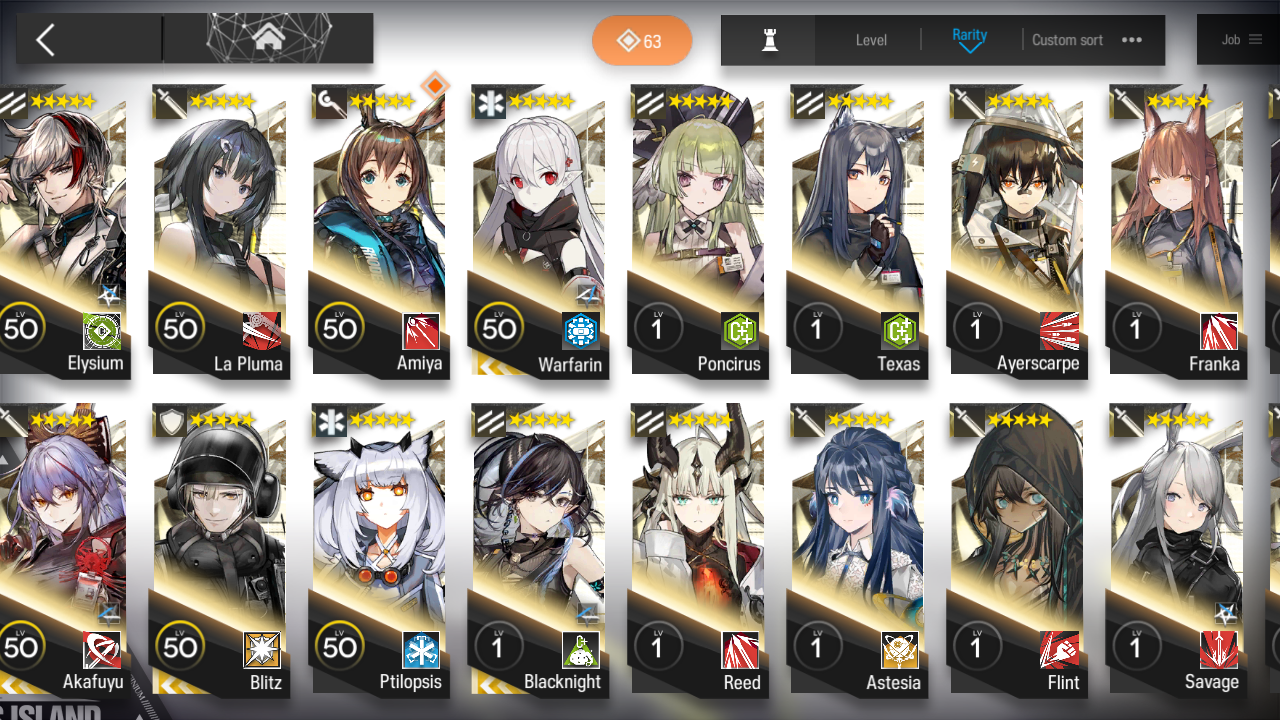Click the home network icon in top bar

tap(267, 39)
